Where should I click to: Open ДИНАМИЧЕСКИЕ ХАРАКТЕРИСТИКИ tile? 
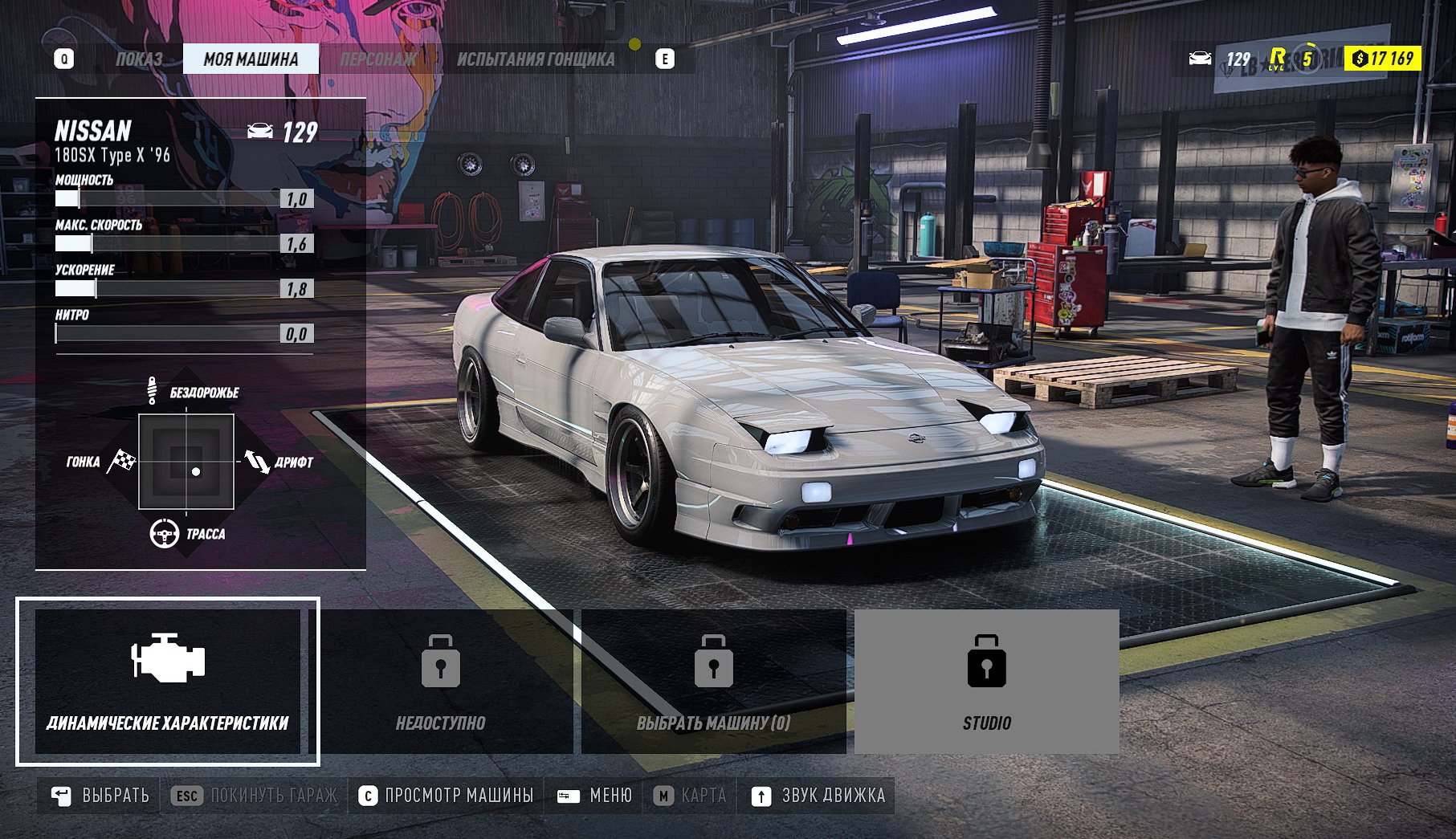pyautogui.click(x=168, y=681)
